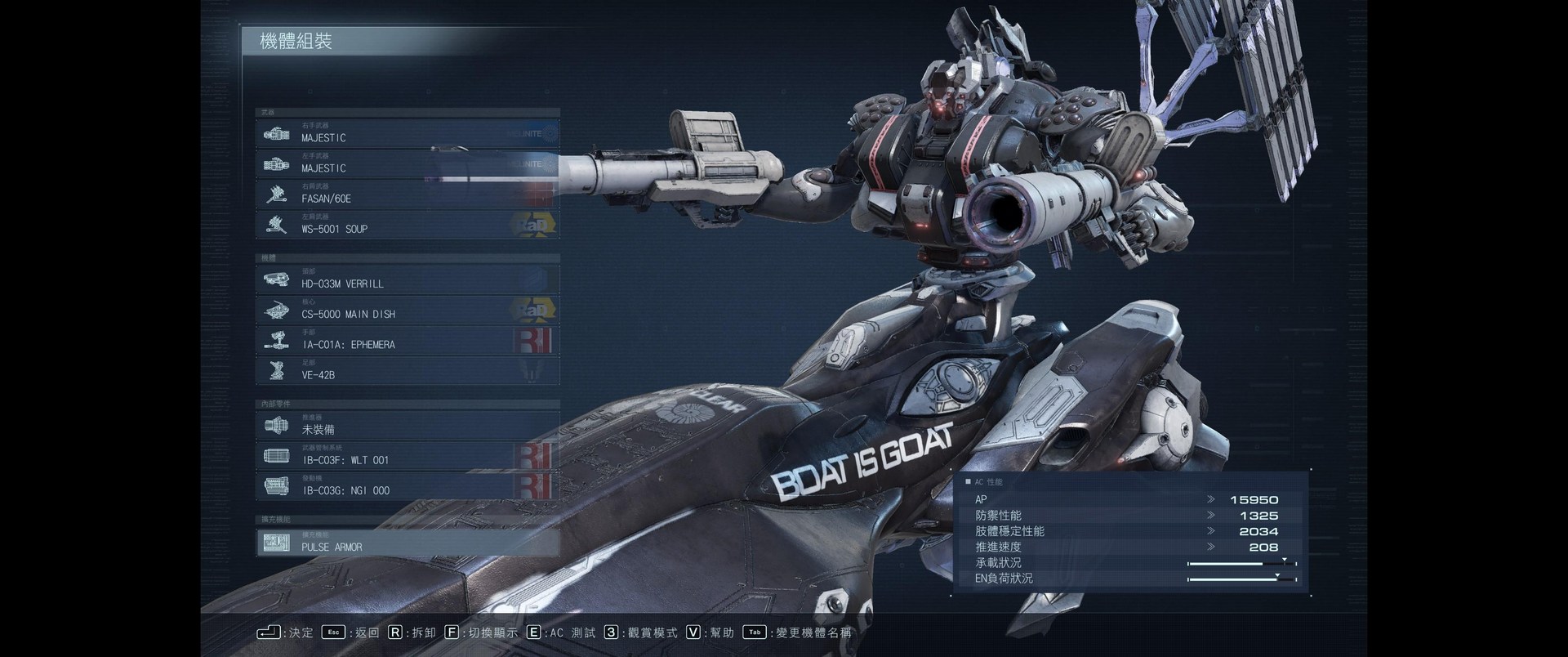Open the WS-5001 SOUP shoulder weapon slot

tap(407, 225)
